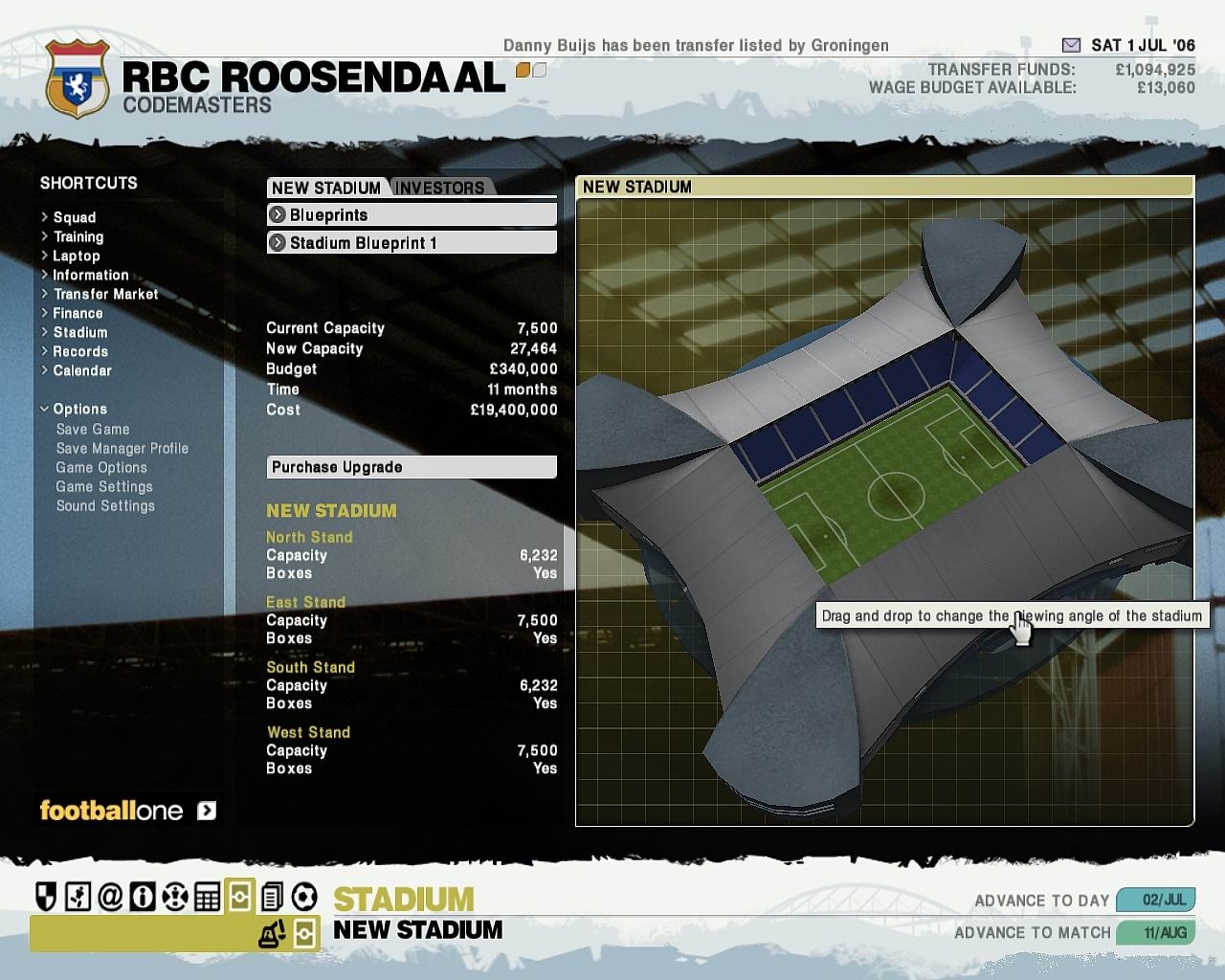
Task: Choose Save Game under Options
Action: coord(92,430)
